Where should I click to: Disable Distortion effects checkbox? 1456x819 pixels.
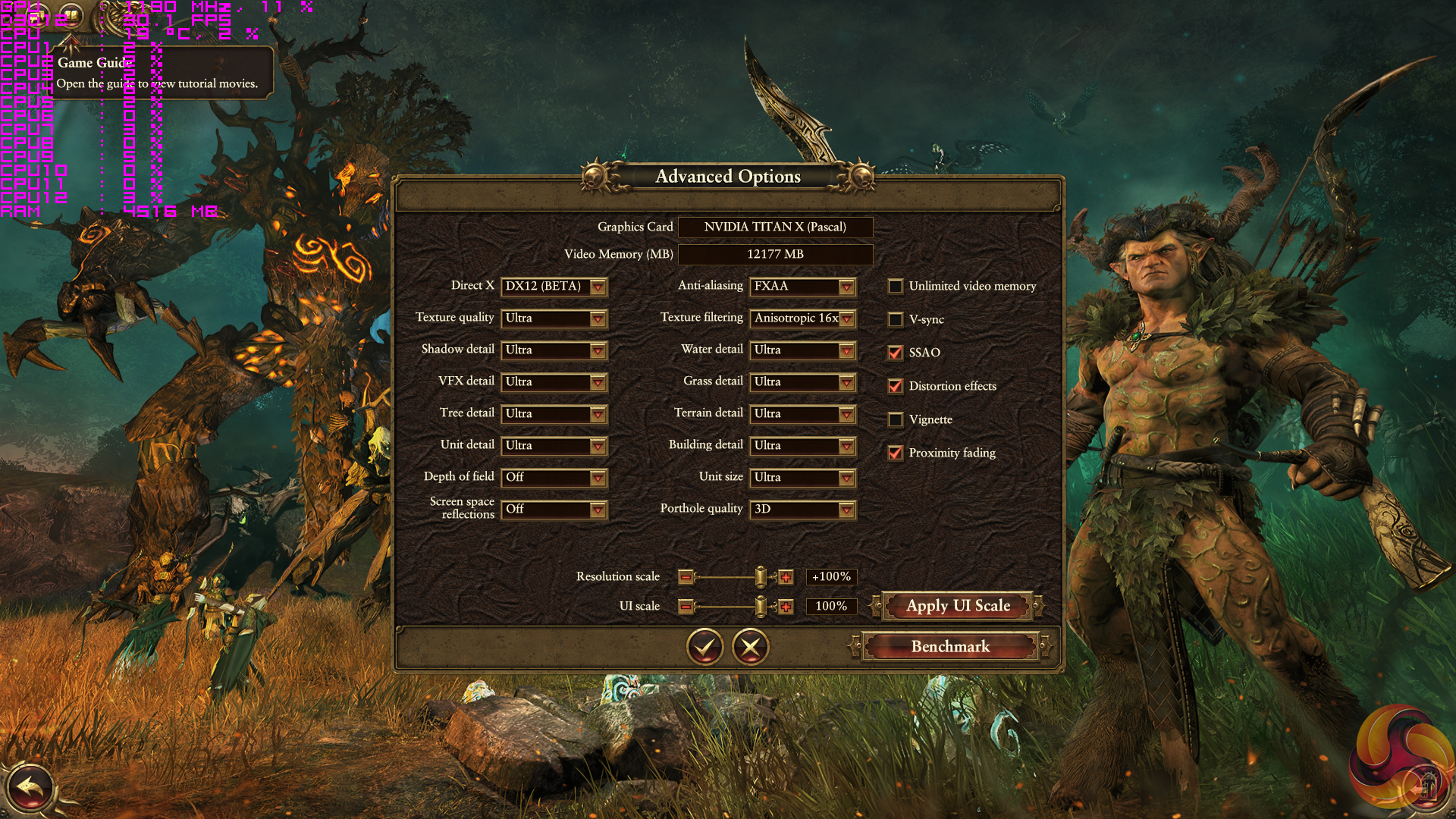(x=896, y=387)
